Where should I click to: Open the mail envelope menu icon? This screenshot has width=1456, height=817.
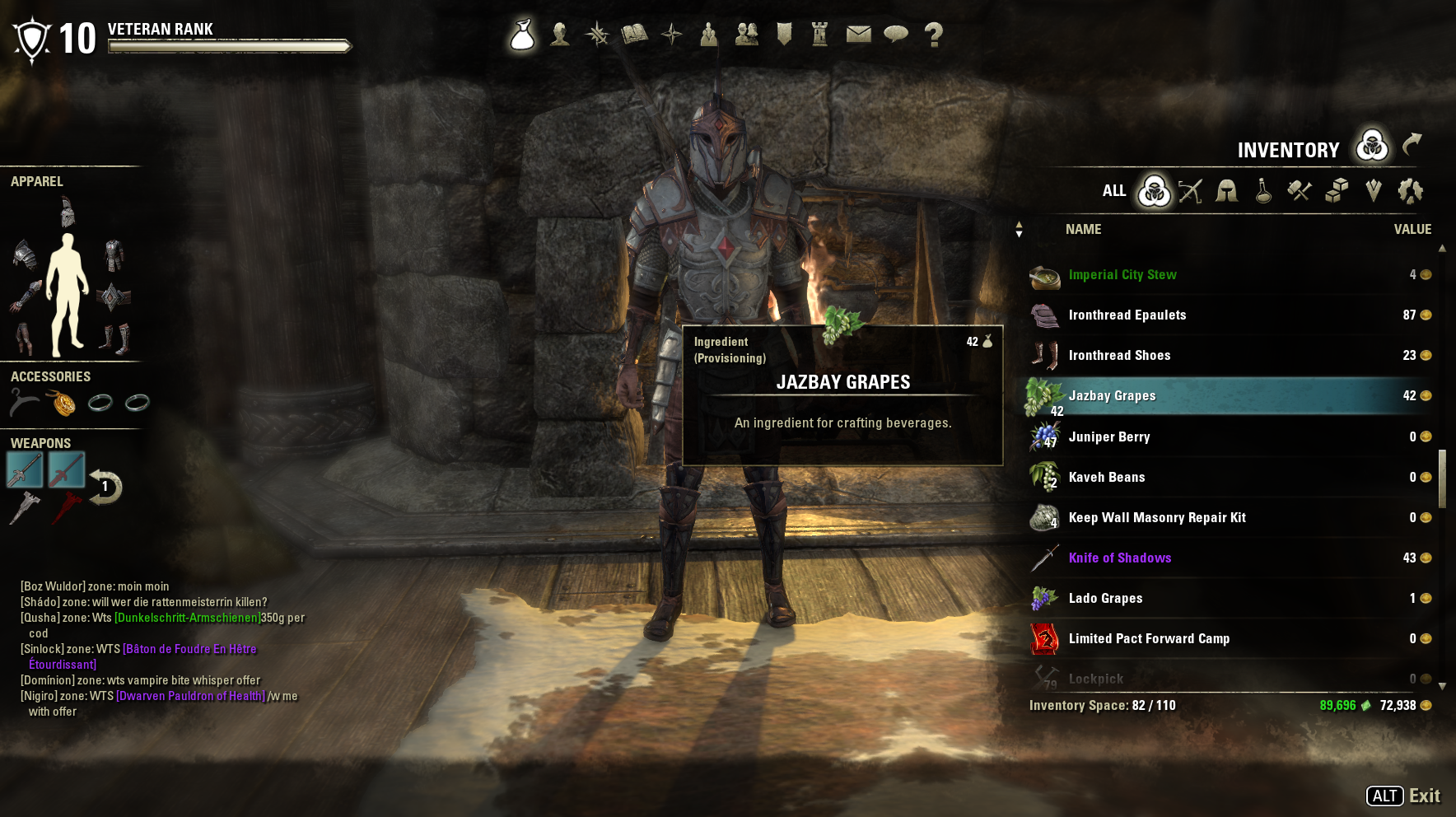[858, 34]
